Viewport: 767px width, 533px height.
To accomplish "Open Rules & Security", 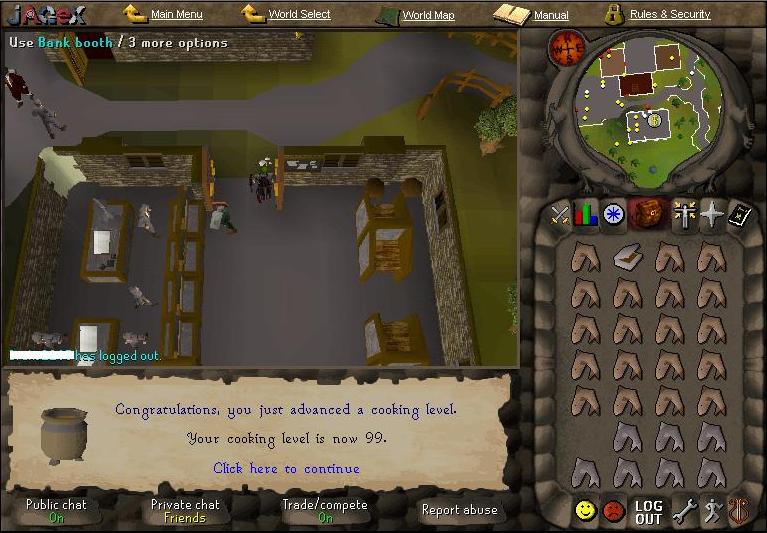I will [669, 15].
